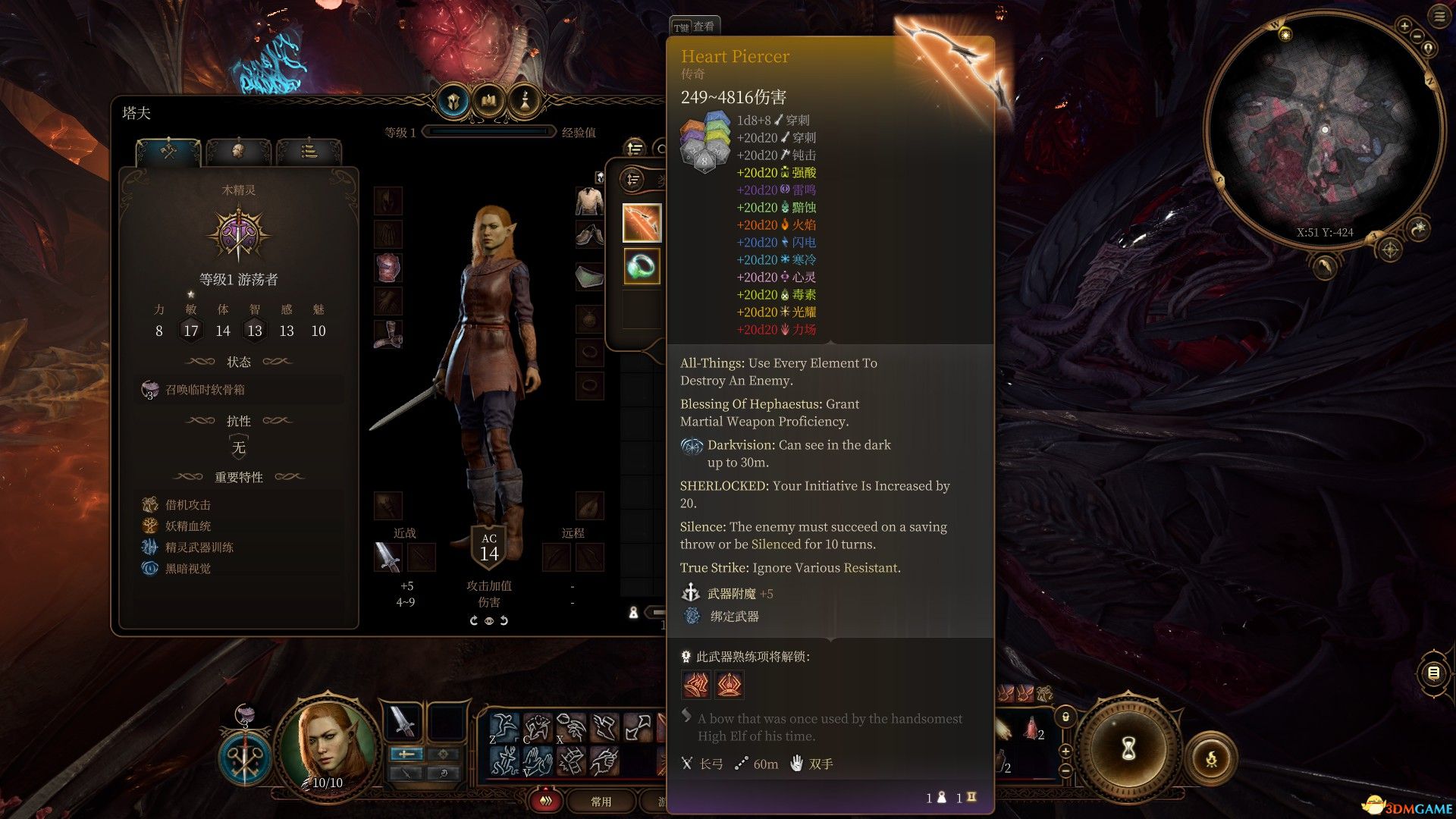Select the melee sword slot under 近战
This screenshot has height=819, width=1456.
point(388,557)
